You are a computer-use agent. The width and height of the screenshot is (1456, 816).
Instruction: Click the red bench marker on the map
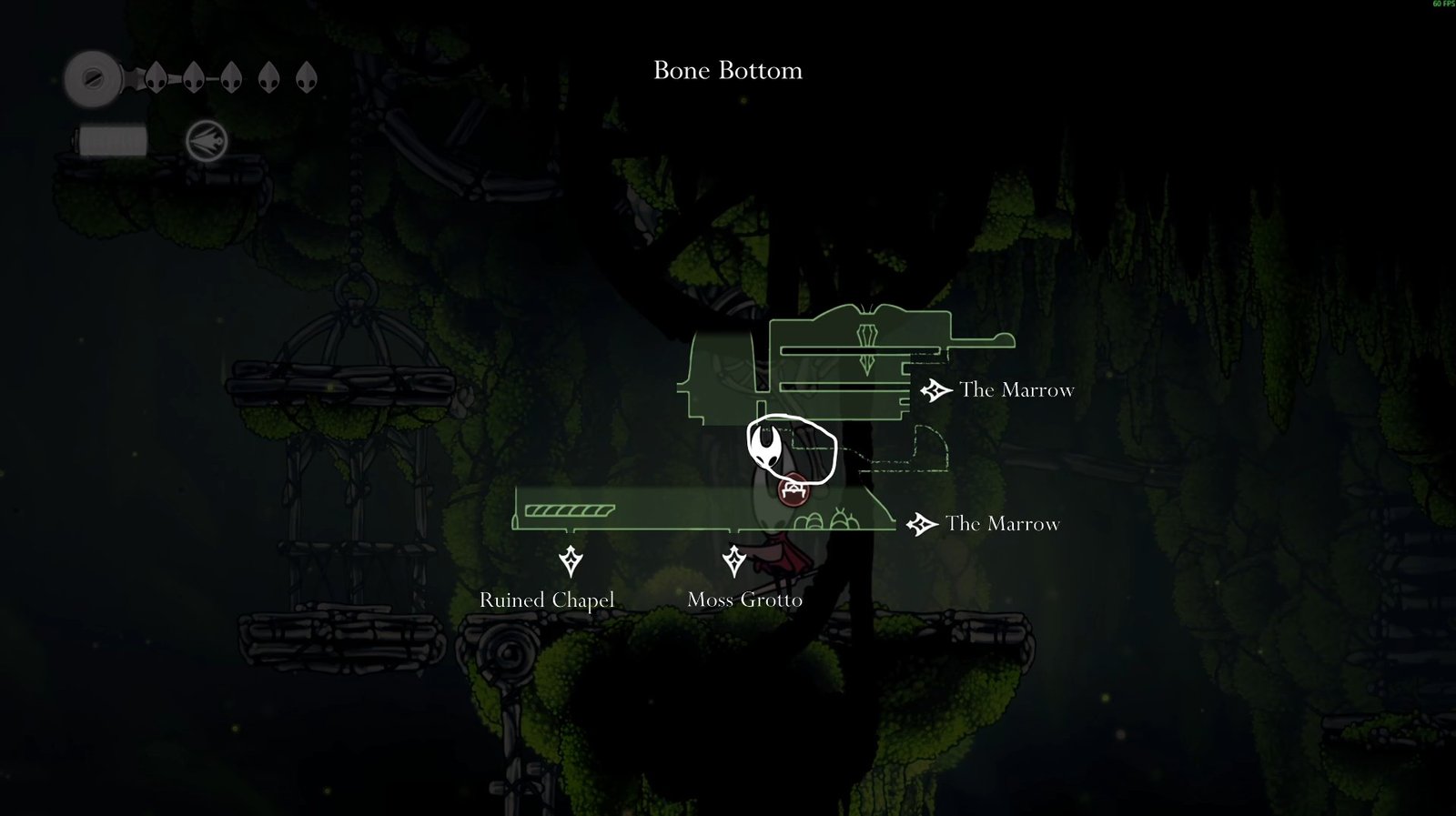[794, 491]
